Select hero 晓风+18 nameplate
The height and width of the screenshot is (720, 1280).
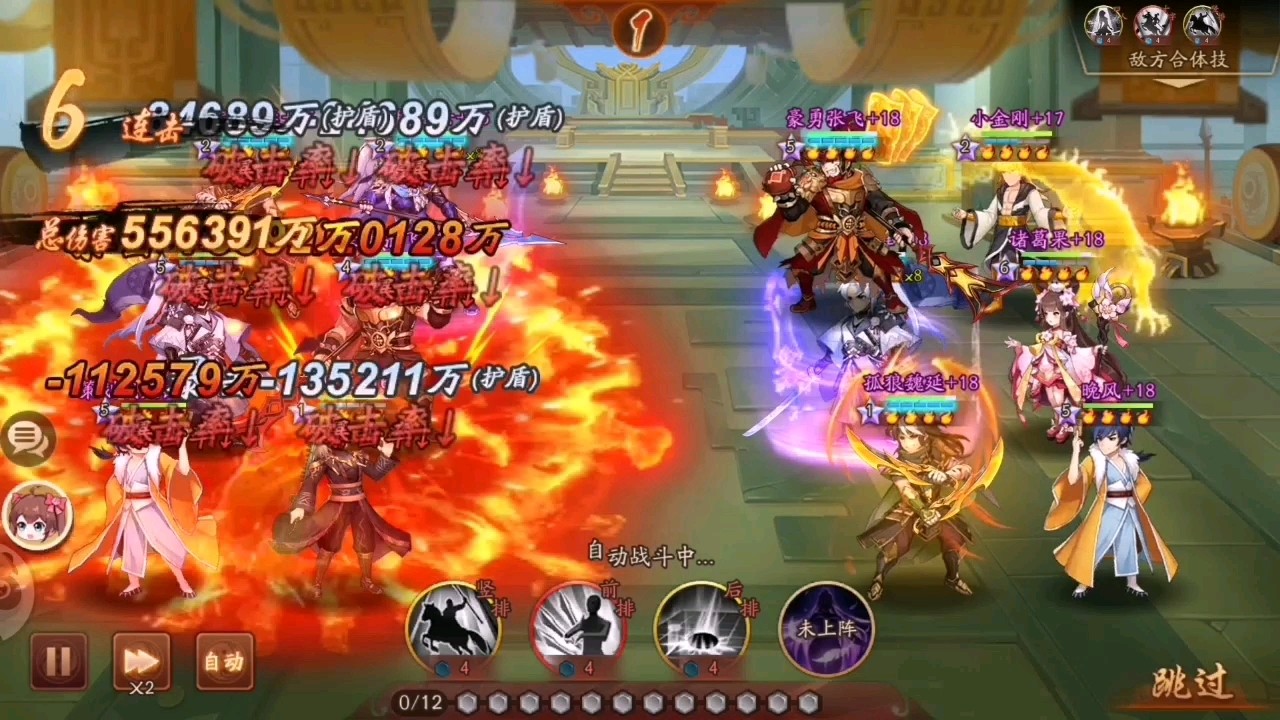pyautogui.click(x=1115, y=392)
